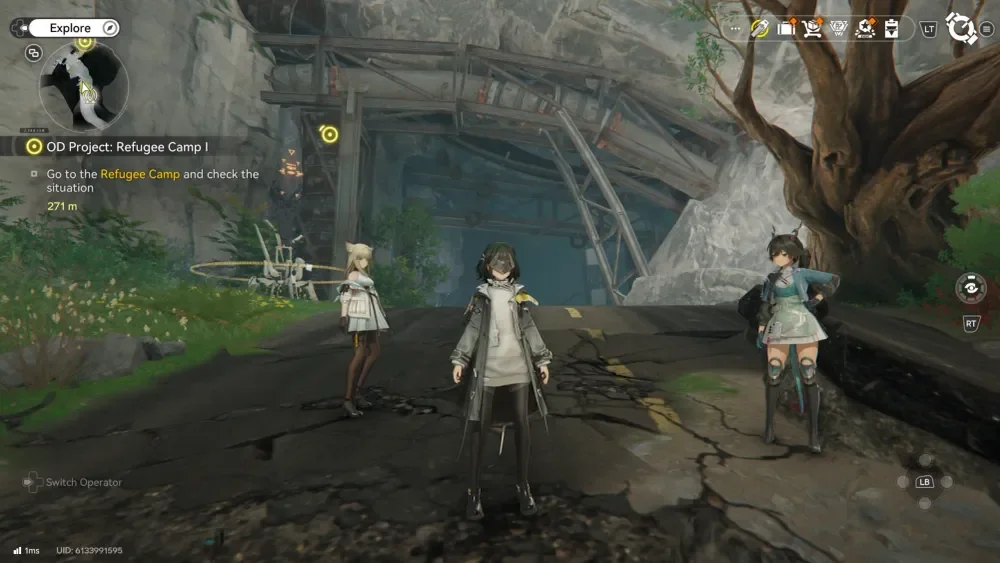Open the shopping cart store icon

pos(812,28)
